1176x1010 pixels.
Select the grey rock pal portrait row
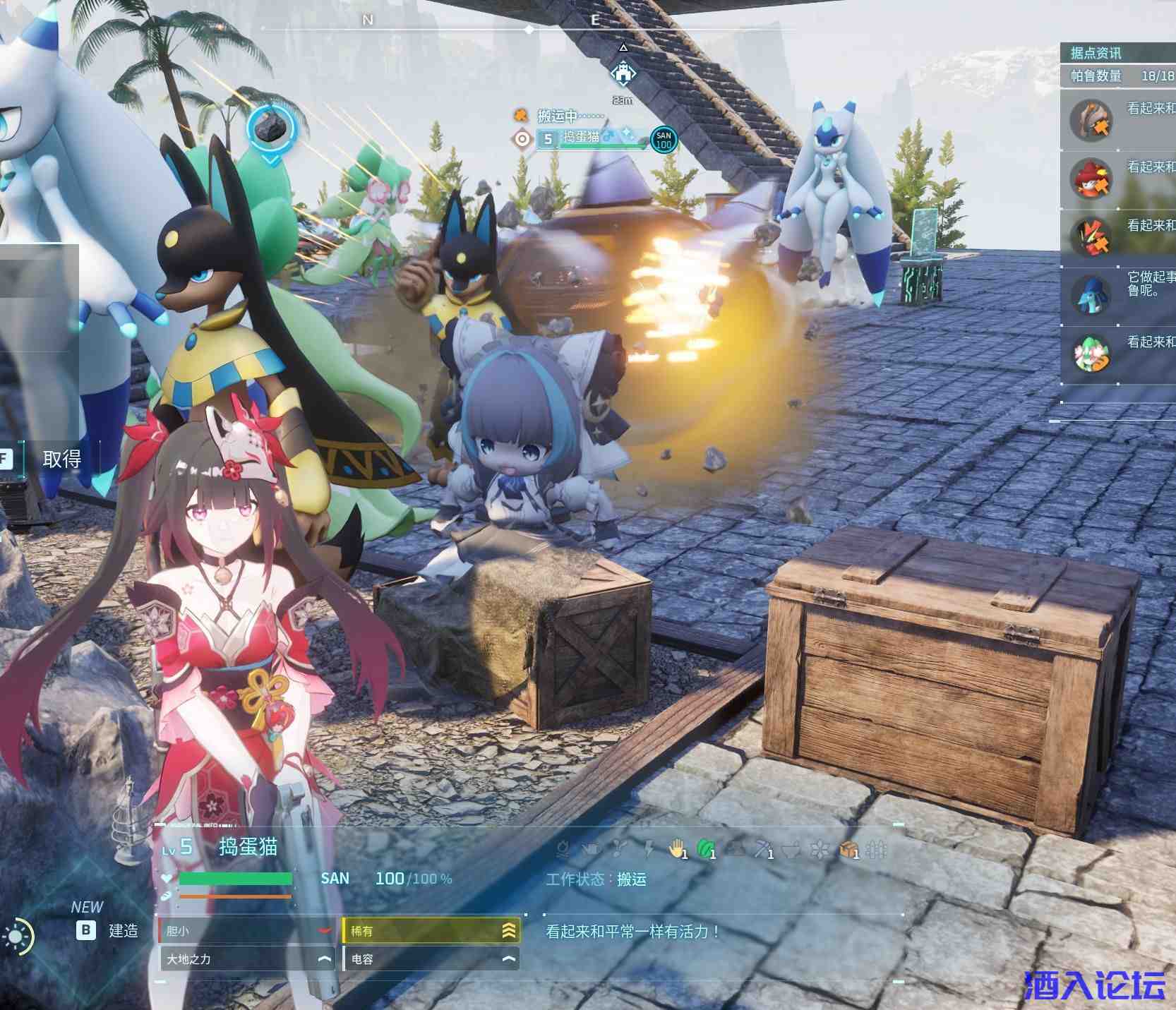pos(1118,120)
